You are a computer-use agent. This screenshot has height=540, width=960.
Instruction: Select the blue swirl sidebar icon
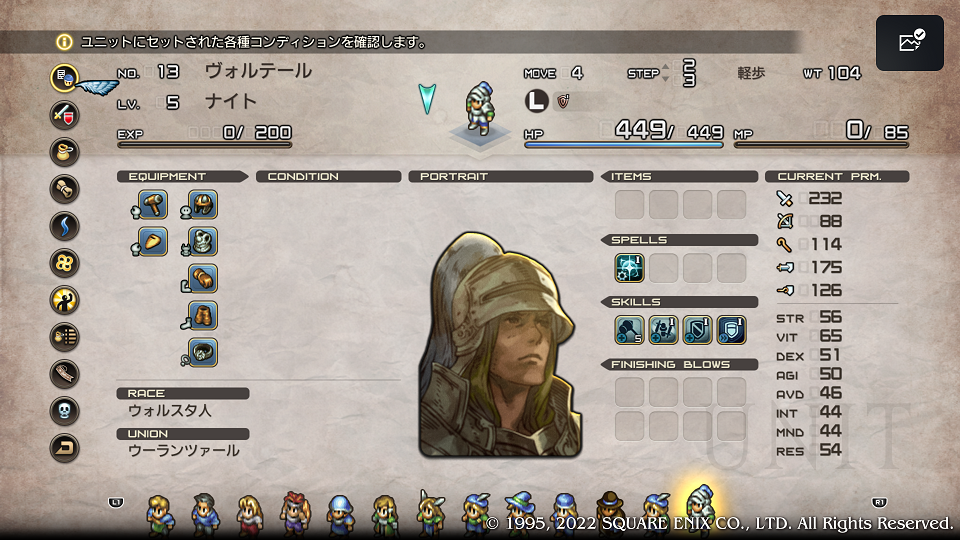(x=65, y=225)
